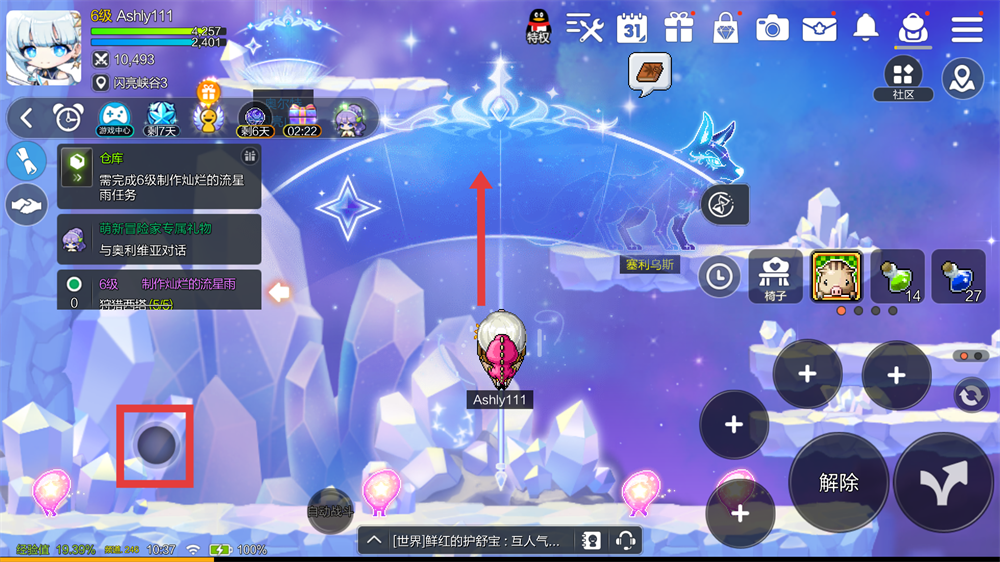The image size is (1000, 562).
Task: Tap the jump arrow button
Action: (x=945, y=484)
